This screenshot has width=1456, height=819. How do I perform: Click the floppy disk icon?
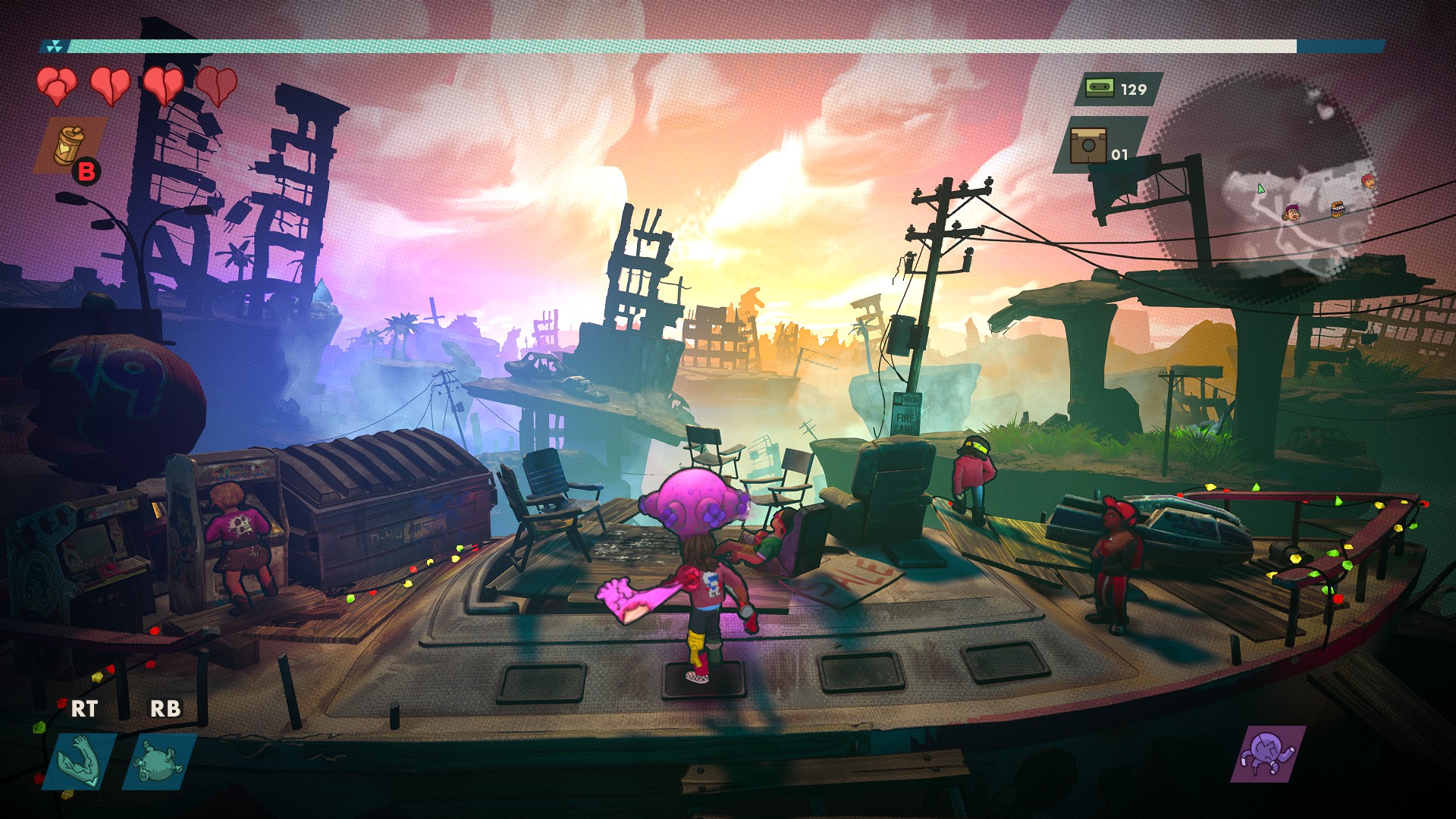pos(1087,145)
